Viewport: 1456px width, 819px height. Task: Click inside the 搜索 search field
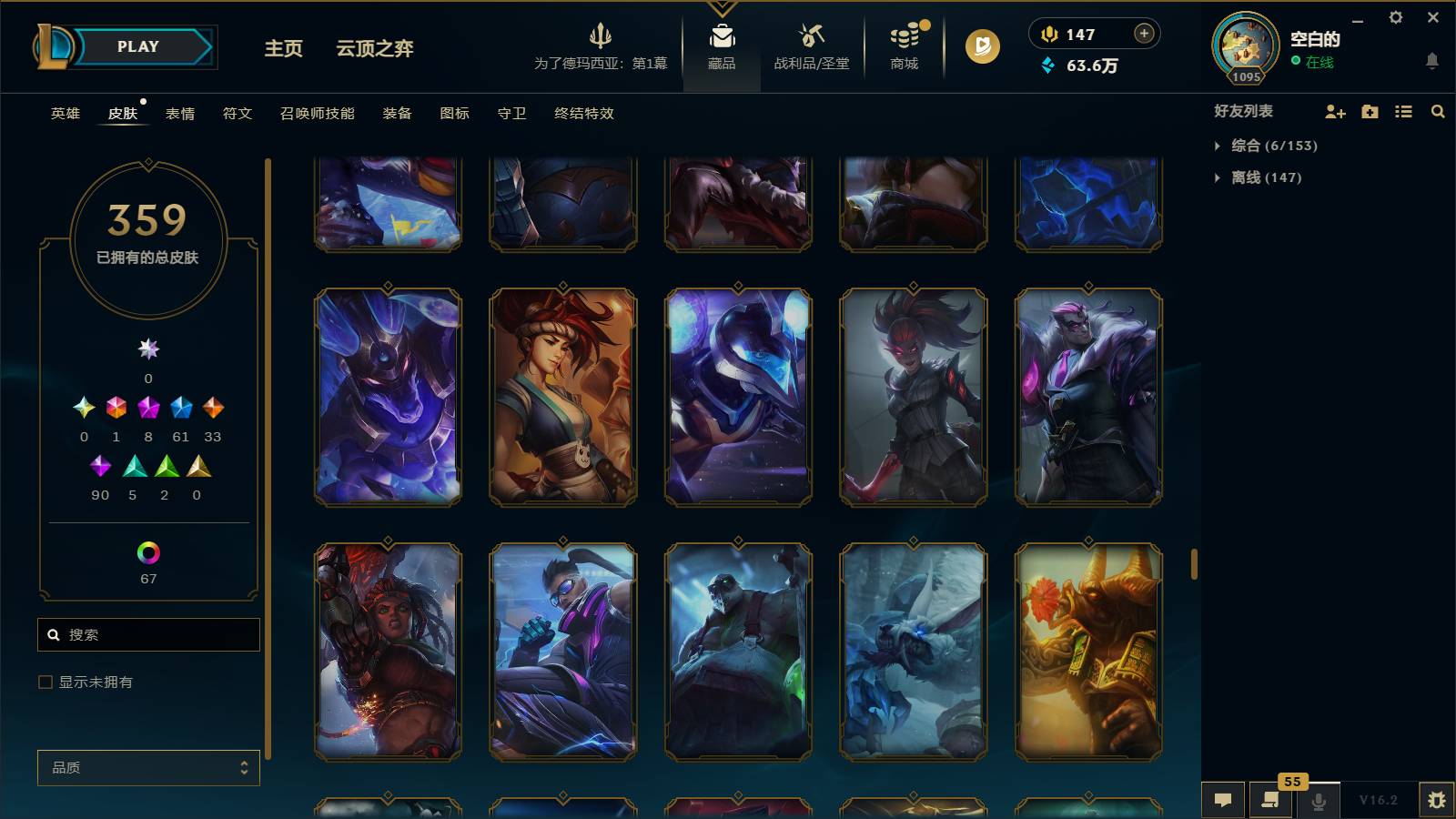pos(148,634)
